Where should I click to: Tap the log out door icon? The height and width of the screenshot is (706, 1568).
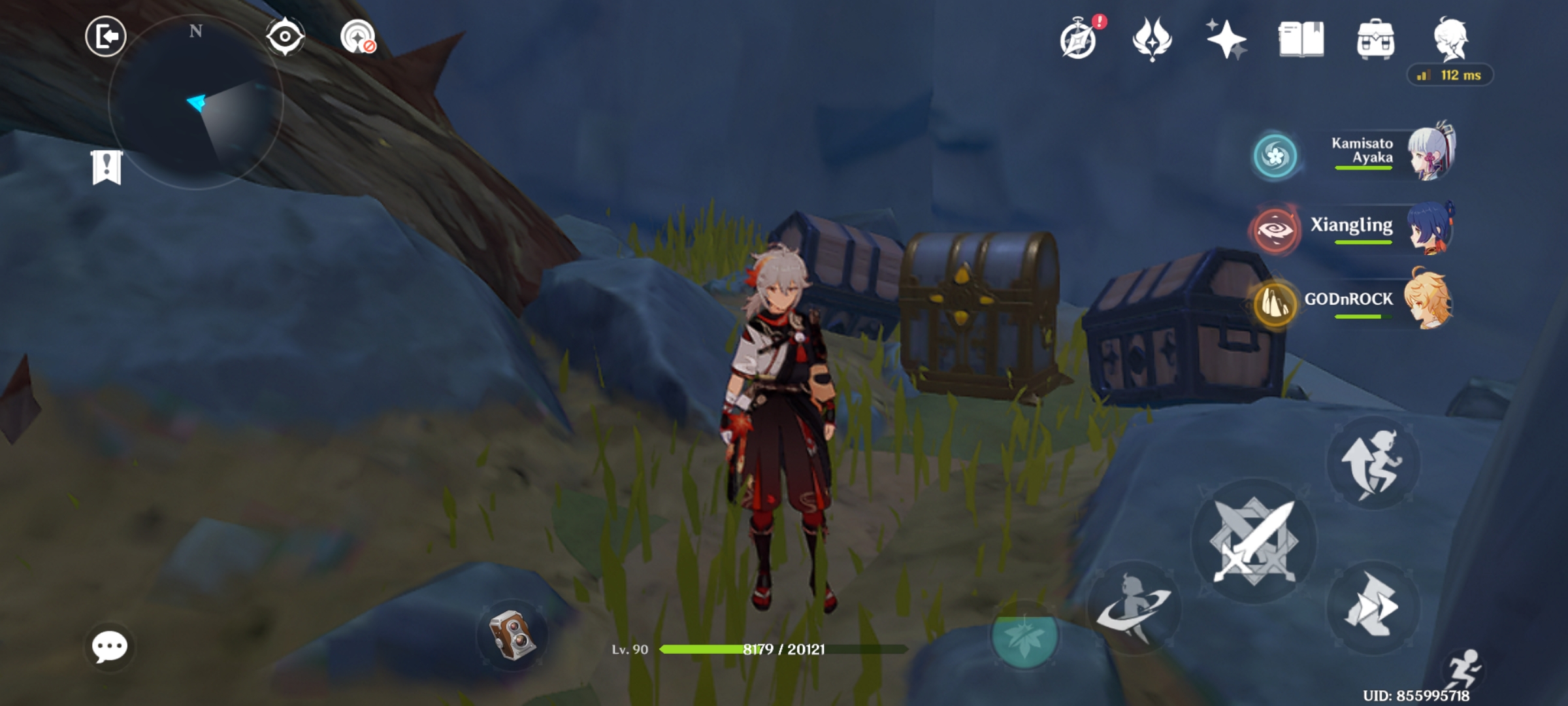click(106, 36)
